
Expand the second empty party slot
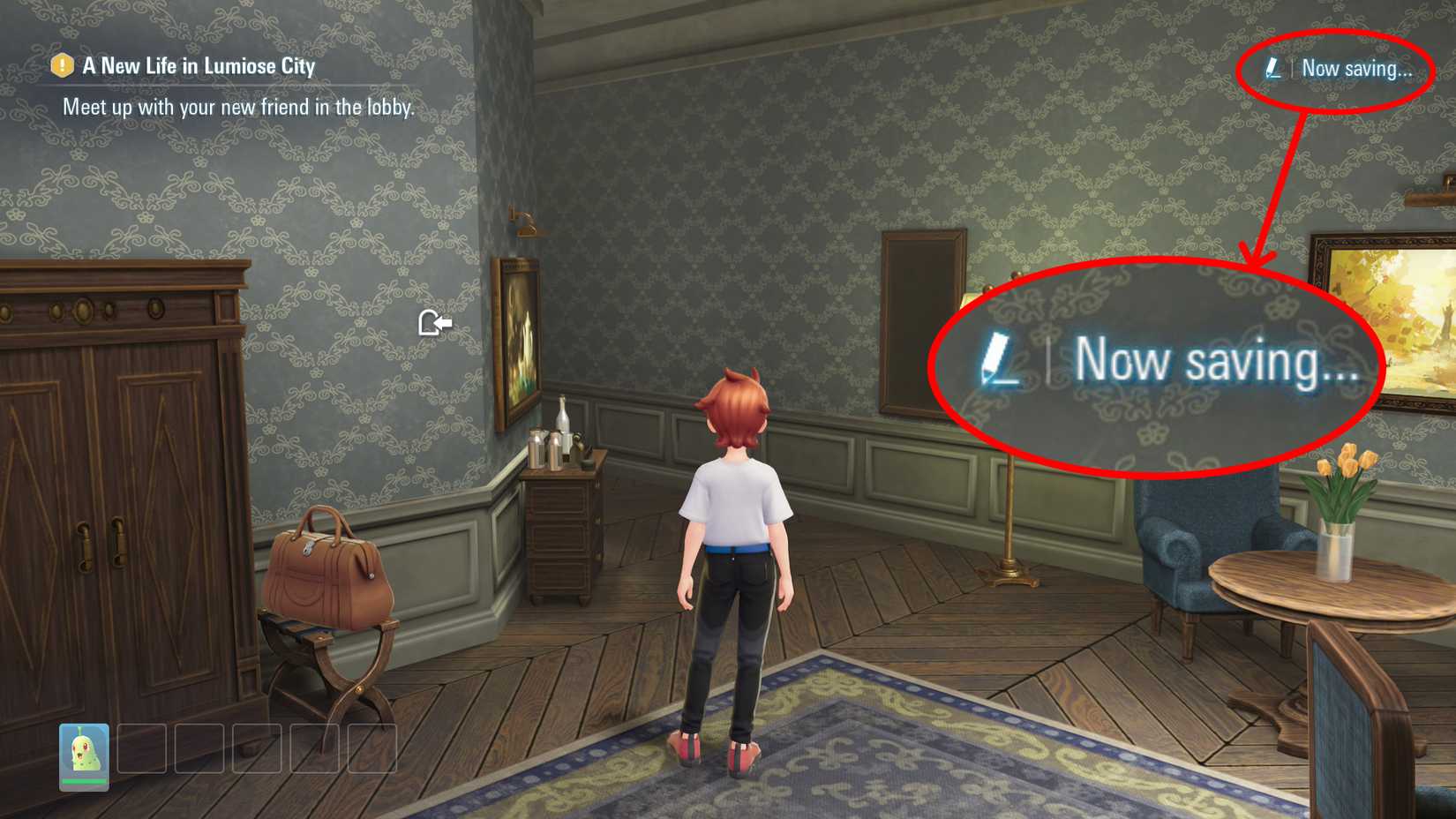(199, 748)
